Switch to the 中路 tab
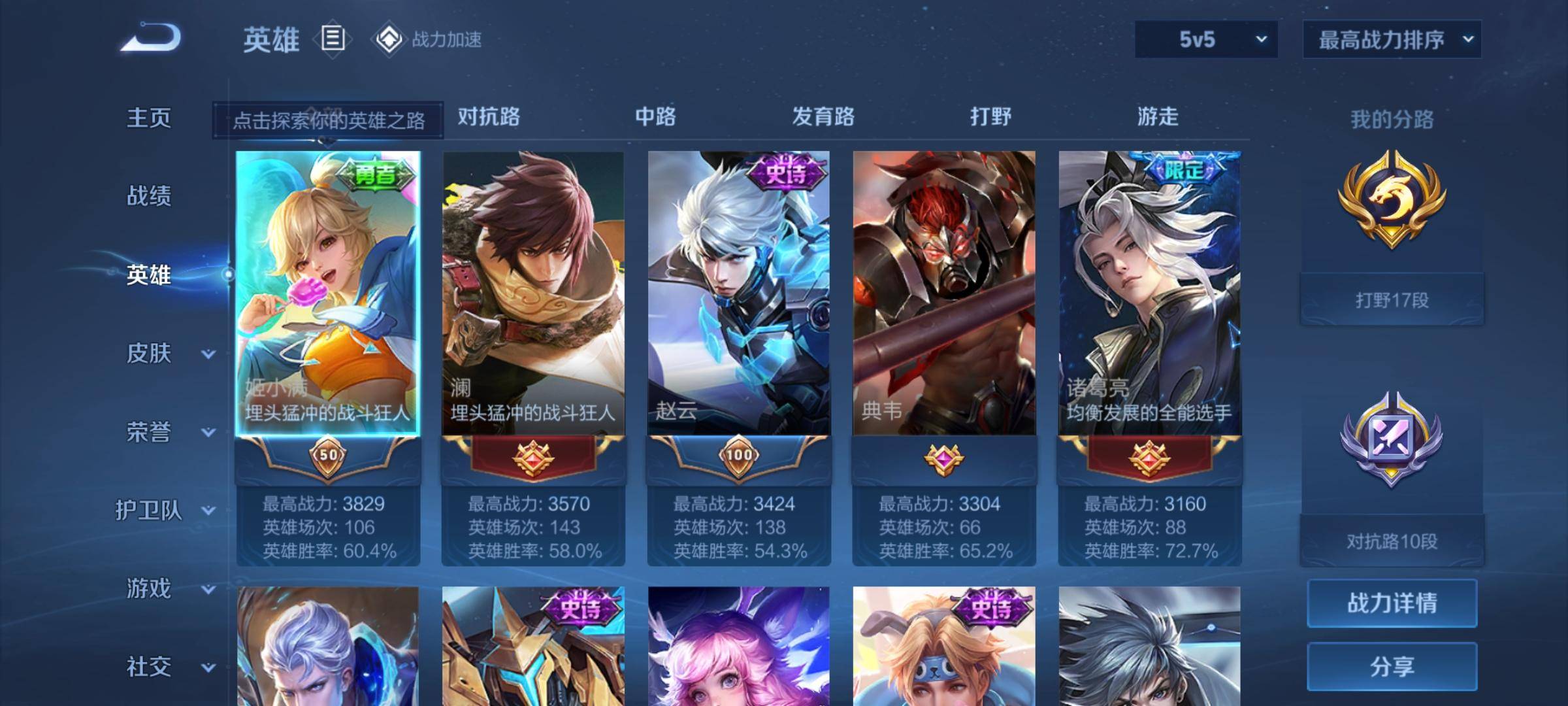The image size is (1568, 706). [655, 116]
